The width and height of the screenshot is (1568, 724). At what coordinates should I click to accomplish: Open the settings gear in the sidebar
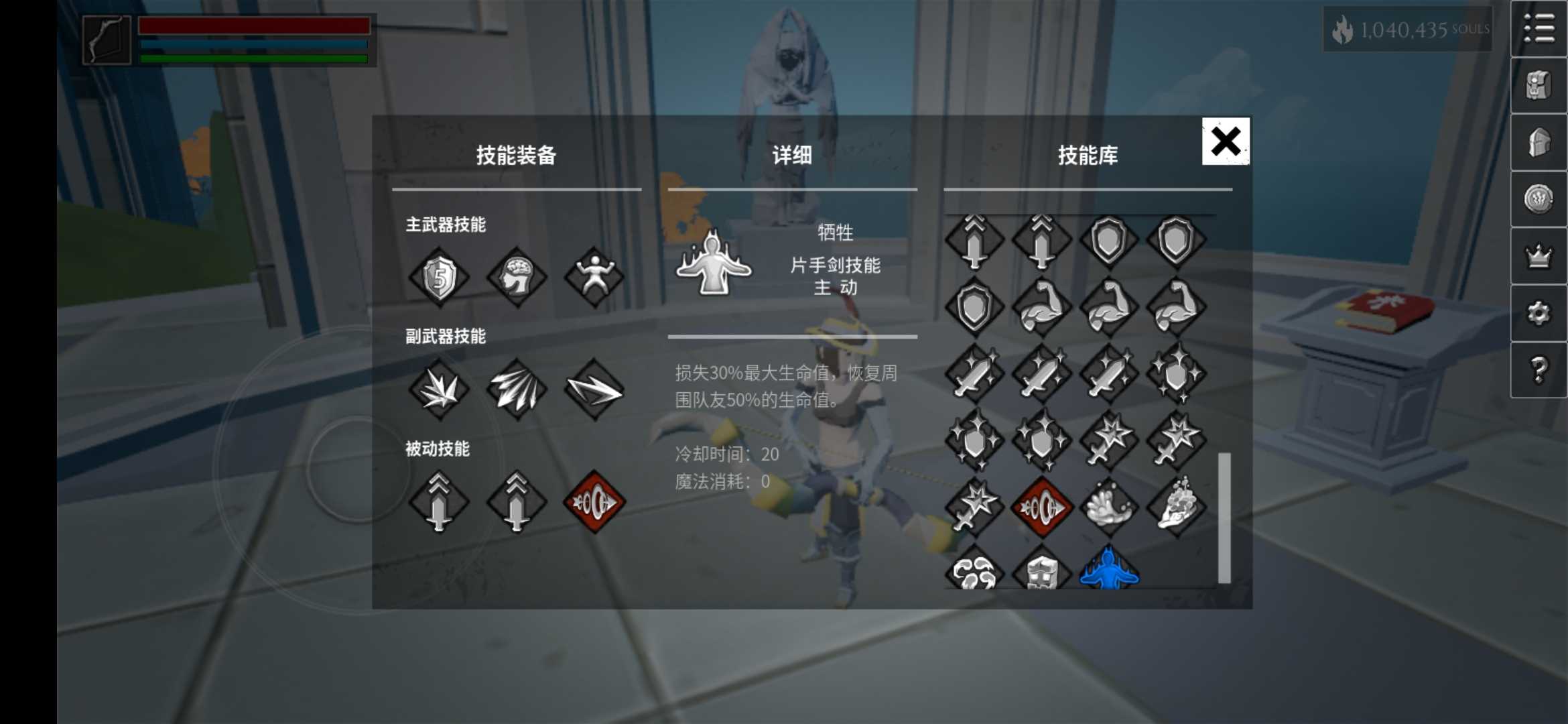click(x=1539, y=312)
